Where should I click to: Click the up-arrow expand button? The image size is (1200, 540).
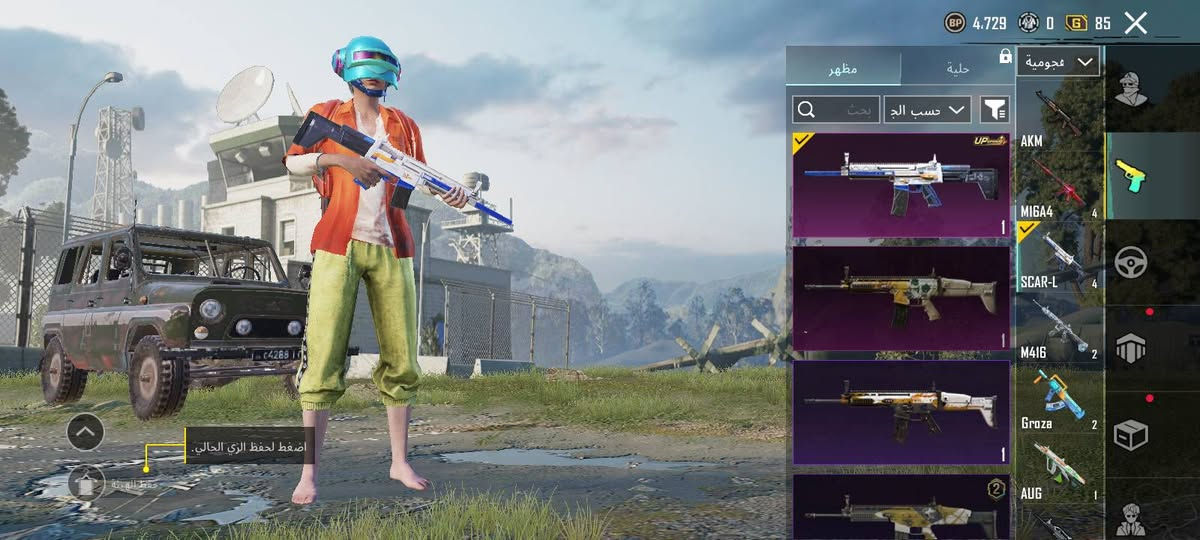pos(85,432)
